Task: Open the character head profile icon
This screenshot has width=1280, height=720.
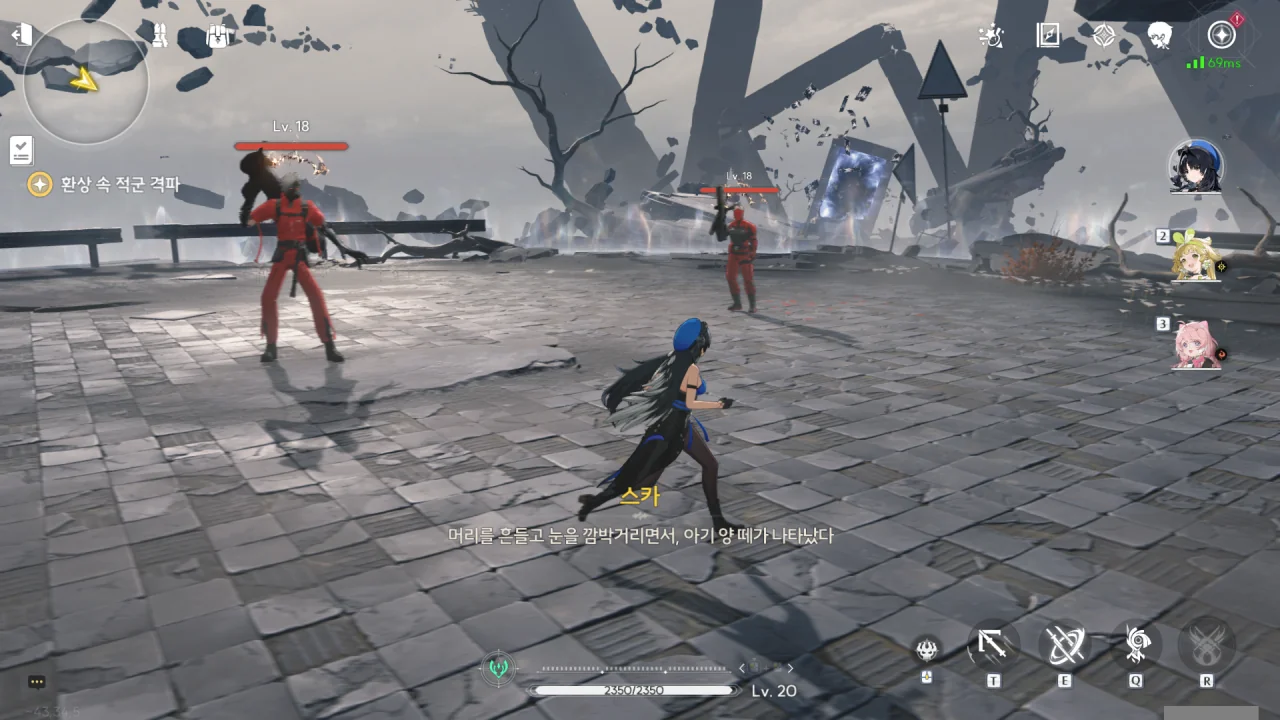Action: pos(1160,36)
